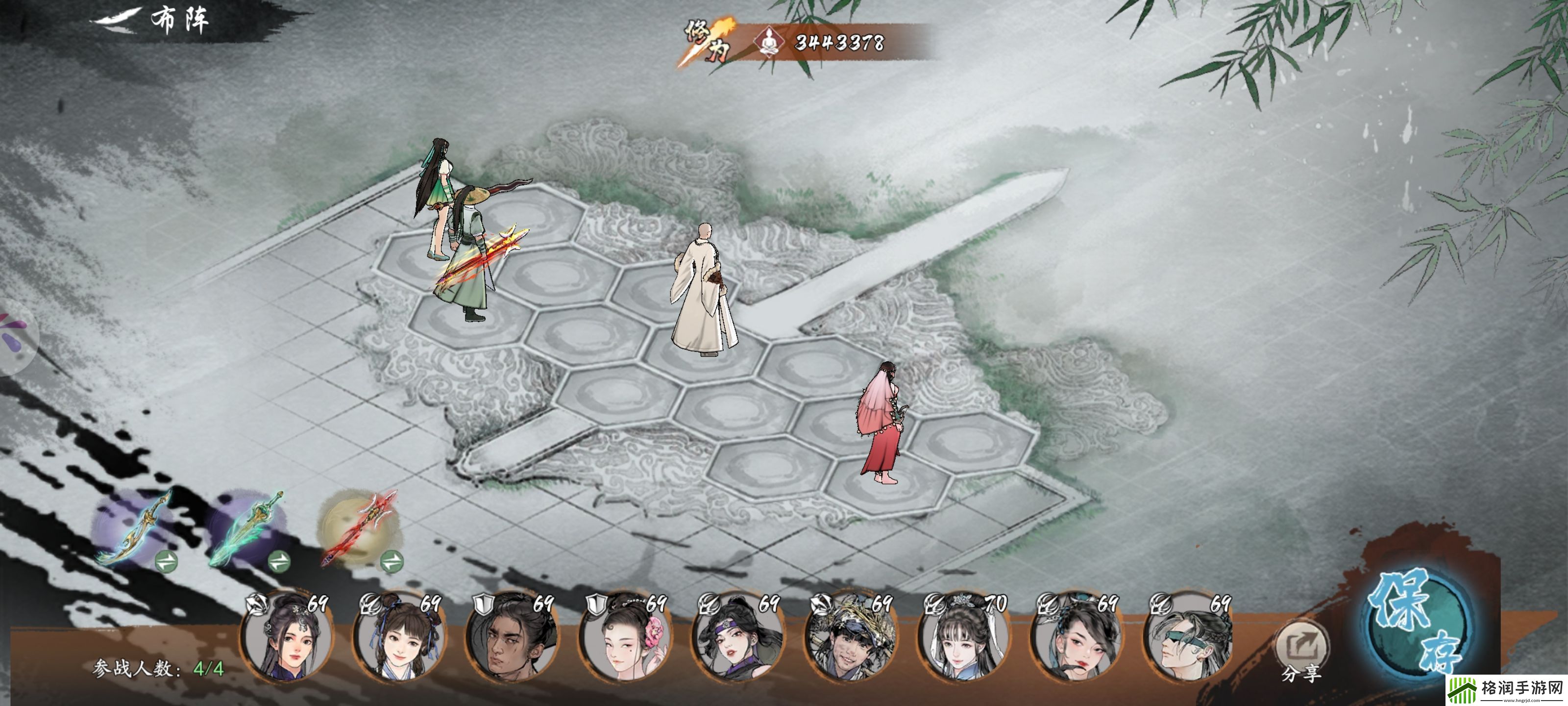Swap the green glowing sword weapon
This screenshot has height=706, width=1568.
tap(279, 561)
